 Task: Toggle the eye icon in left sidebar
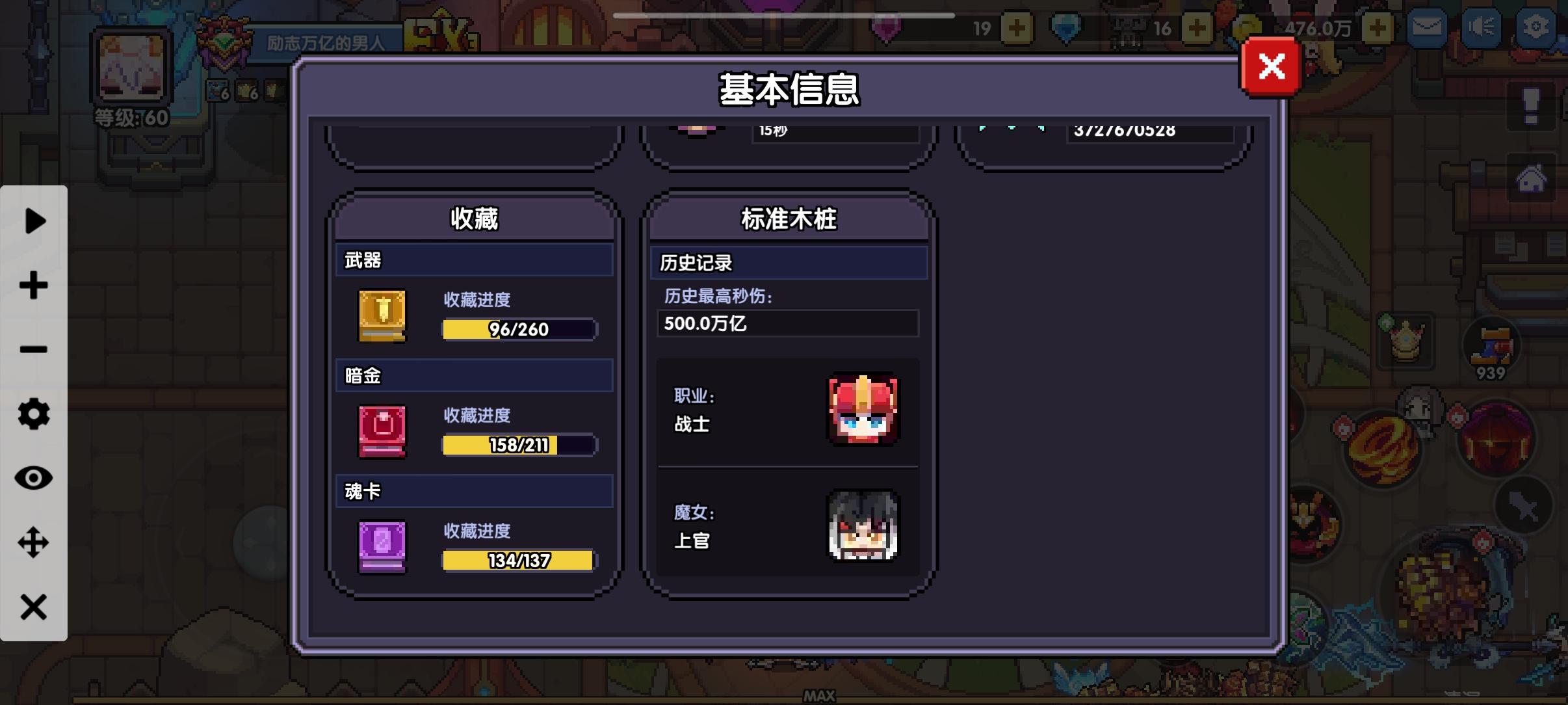34,478
